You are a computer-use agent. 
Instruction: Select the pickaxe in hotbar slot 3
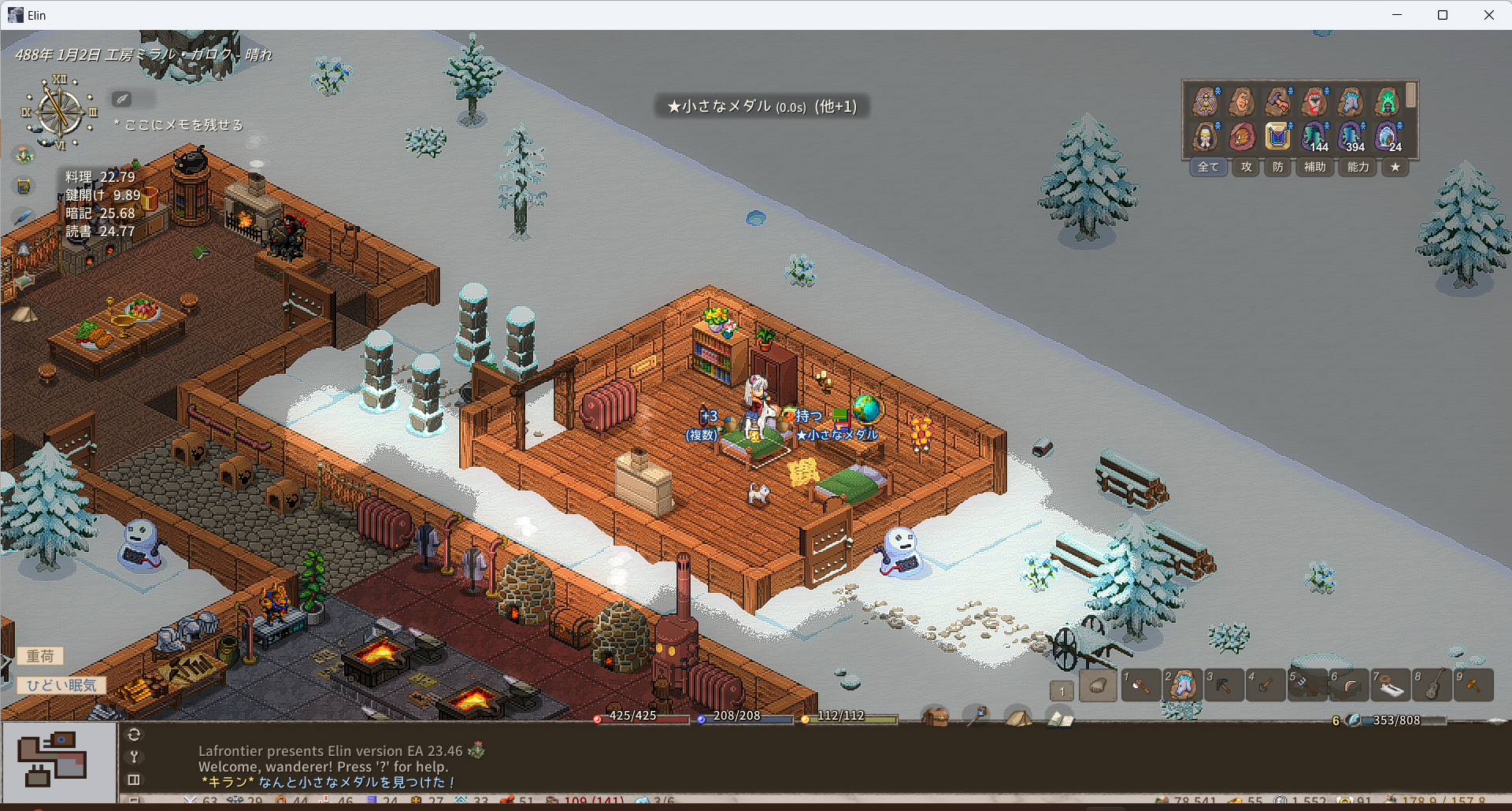point(1223,686)
